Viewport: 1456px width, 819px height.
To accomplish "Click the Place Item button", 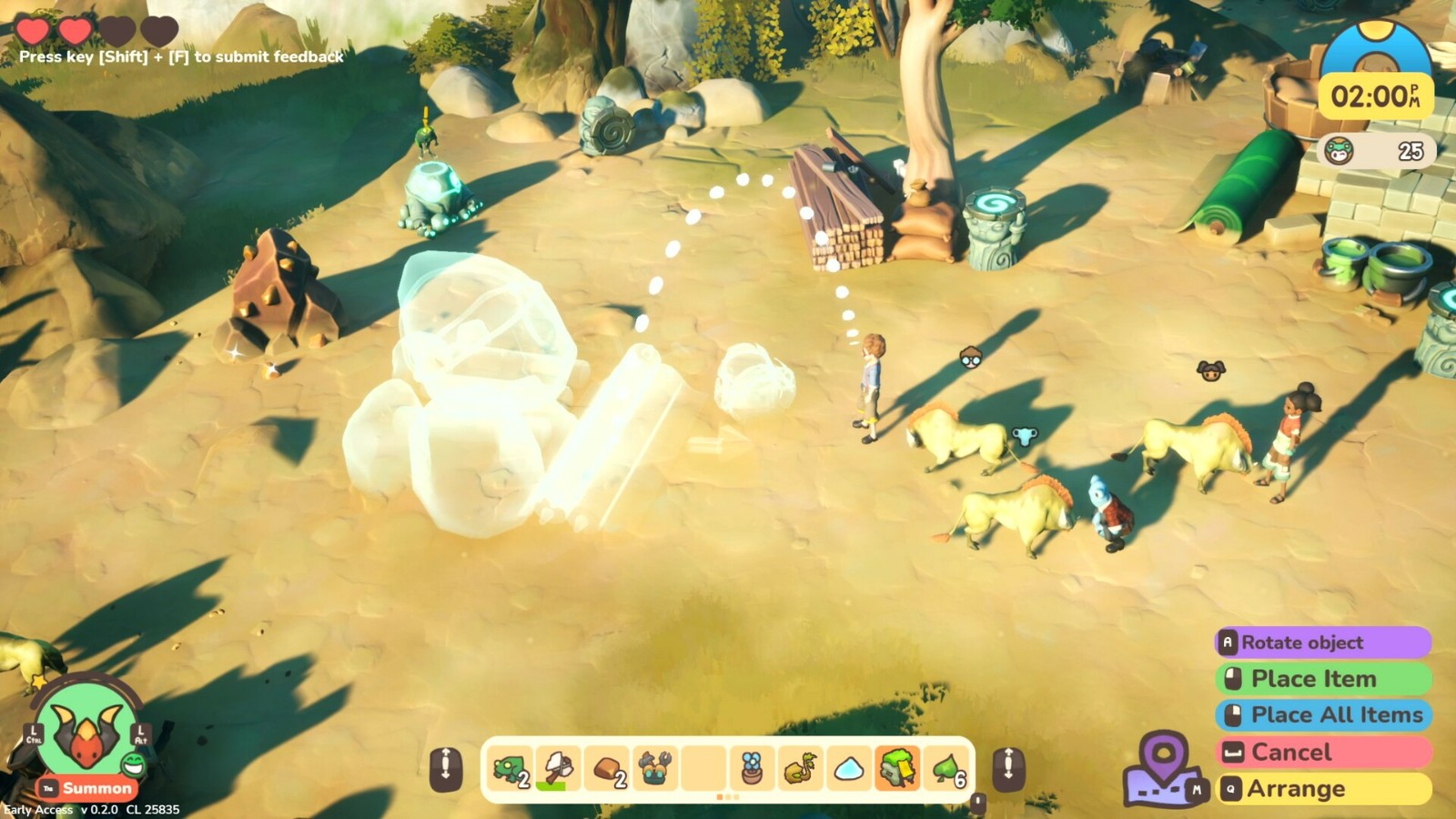I will 1323,679.
